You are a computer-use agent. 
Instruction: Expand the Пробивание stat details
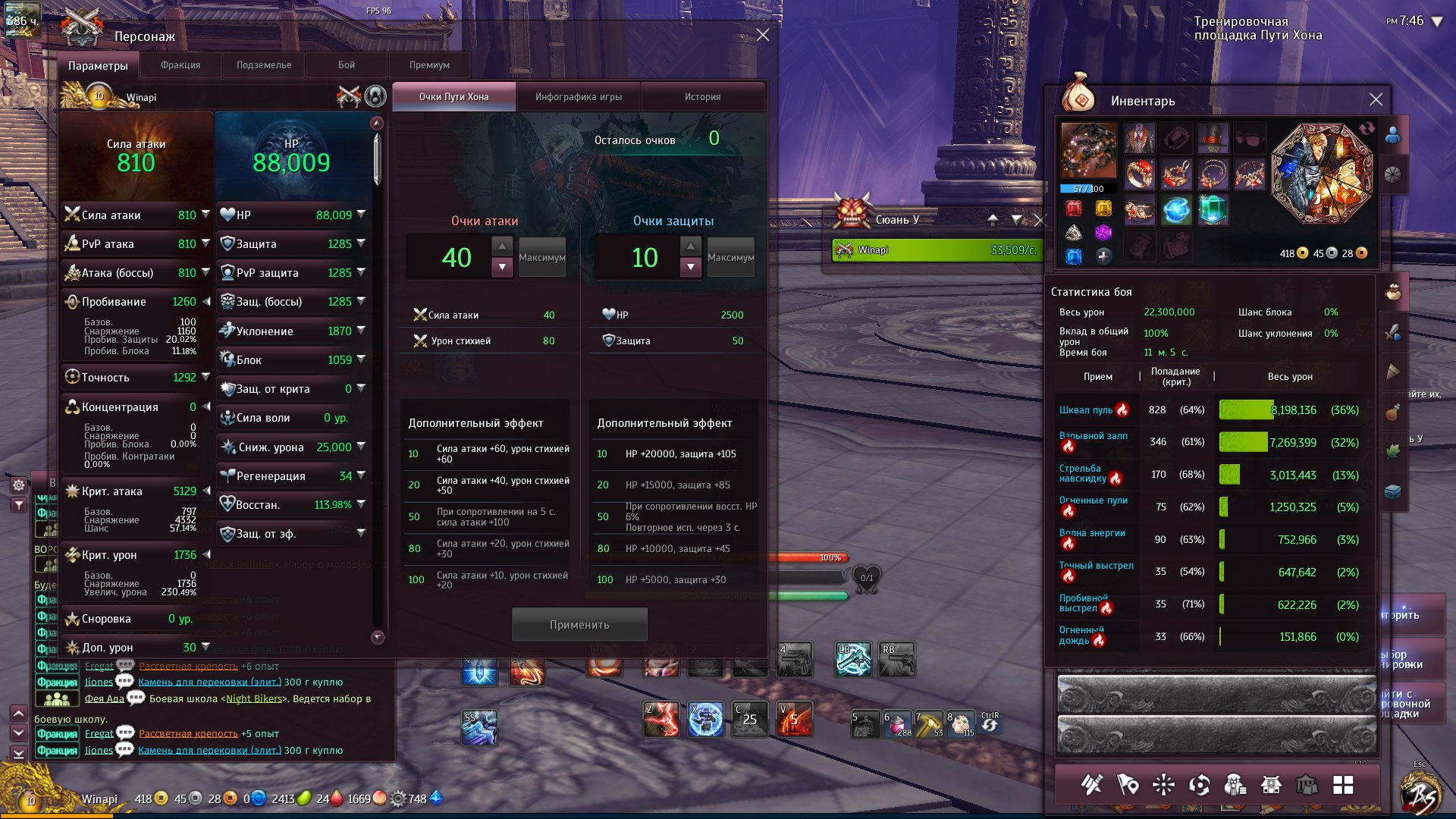coord(206,302)
